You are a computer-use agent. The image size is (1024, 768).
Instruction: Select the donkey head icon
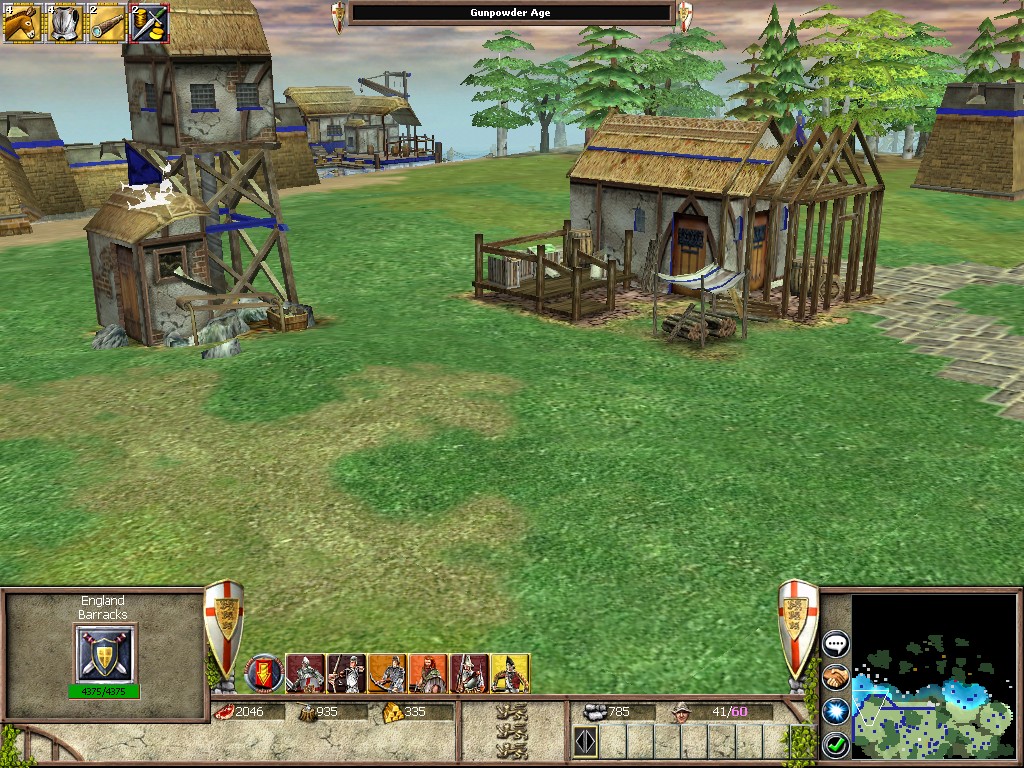click(x=20, y=22)
